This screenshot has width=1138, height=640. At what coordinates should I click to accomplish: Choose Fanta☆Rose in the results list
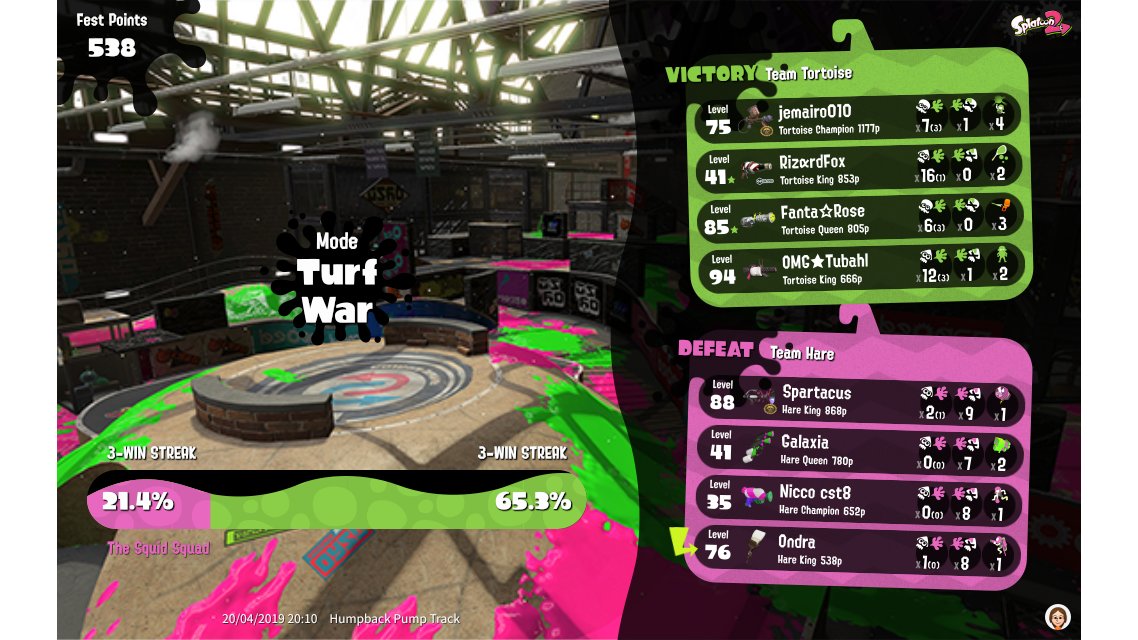[858, 217]
